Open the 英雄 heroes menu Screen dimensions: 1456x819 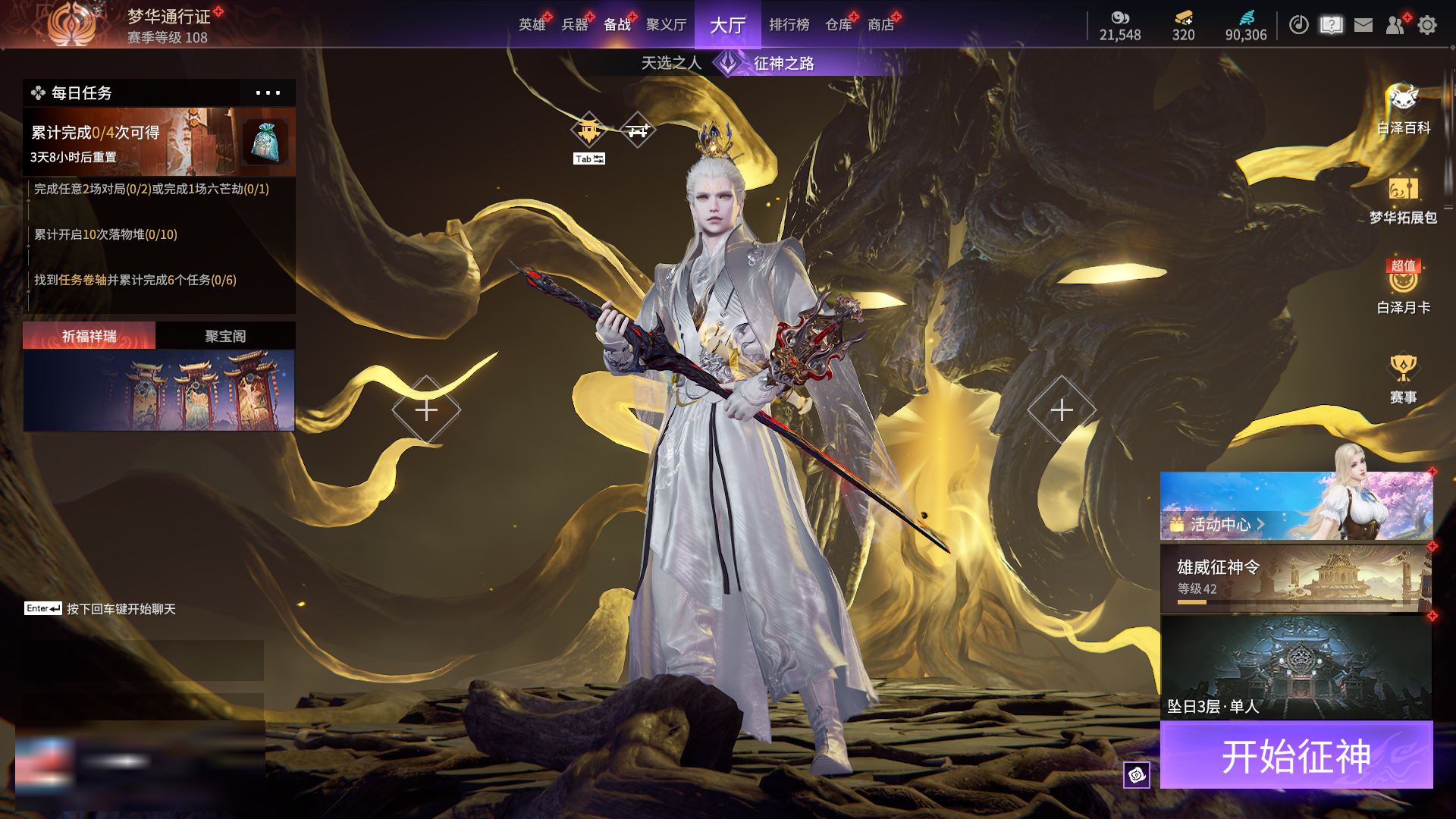(532, 25)
